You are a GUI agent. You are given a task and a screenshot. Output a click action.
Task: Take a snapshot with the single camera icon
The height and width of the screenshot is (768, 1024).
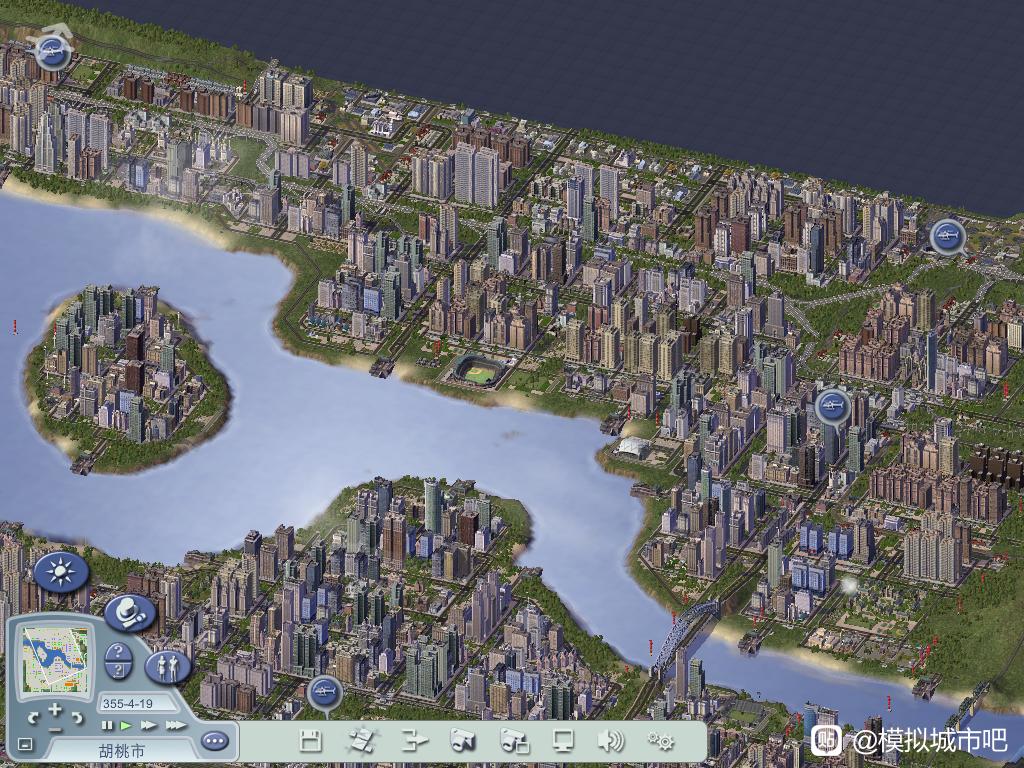(462, 741)
